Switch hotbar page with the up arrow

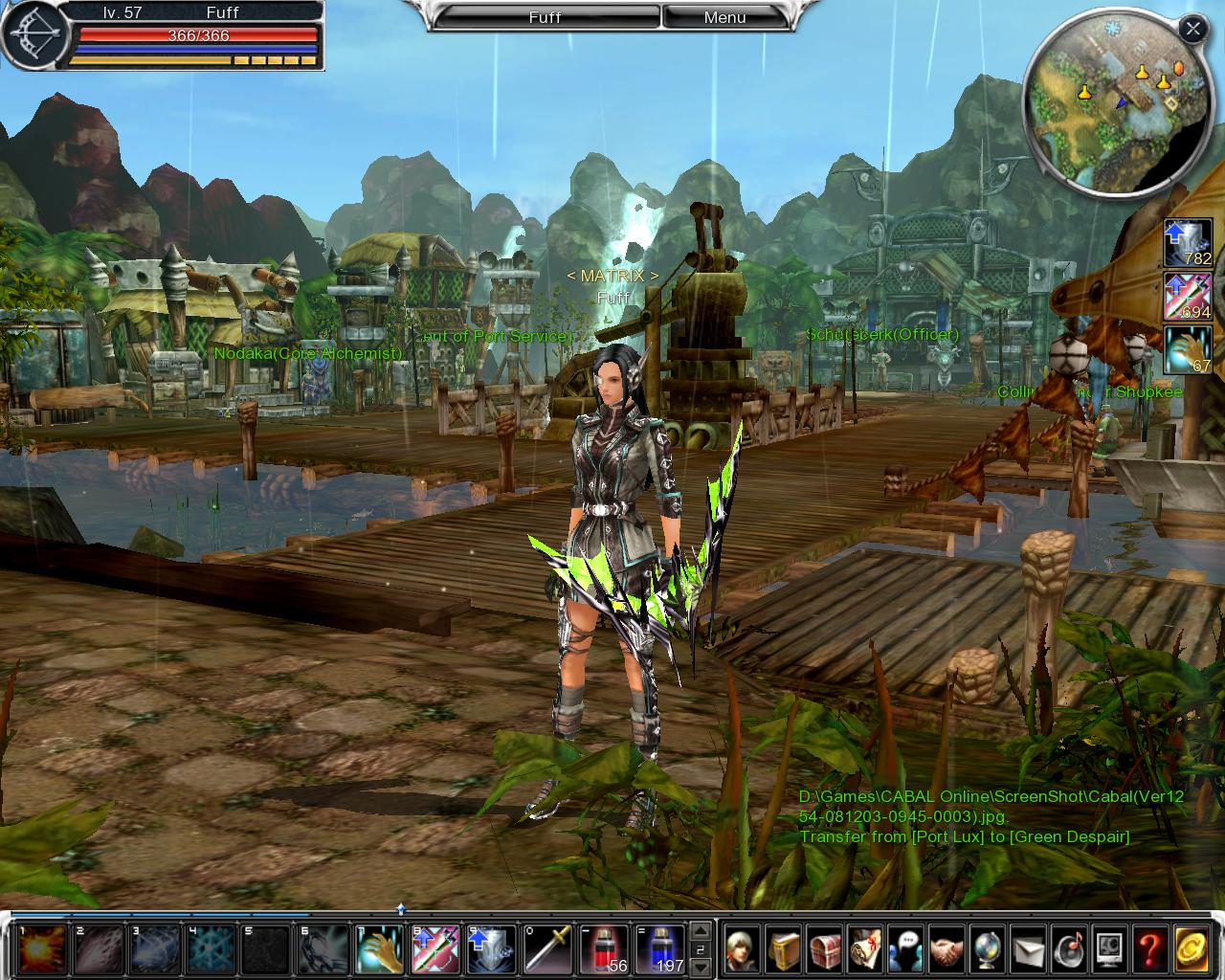click(x=702, y=930)
